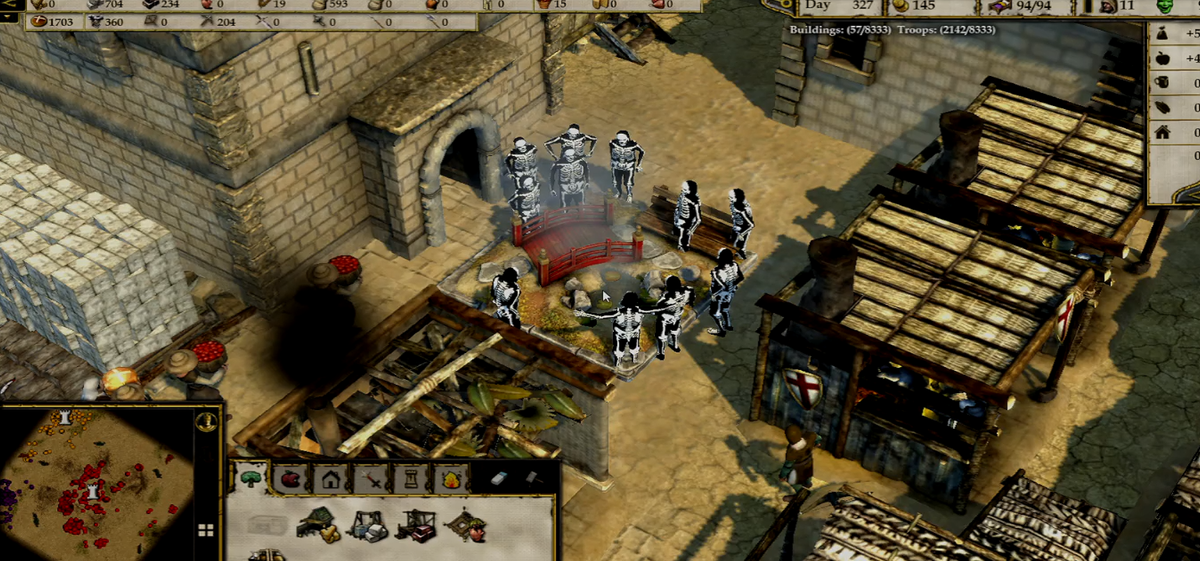The image size is (1200, 561).
Task: Switch to the apple food buildings tab
Action: (290, 478)
